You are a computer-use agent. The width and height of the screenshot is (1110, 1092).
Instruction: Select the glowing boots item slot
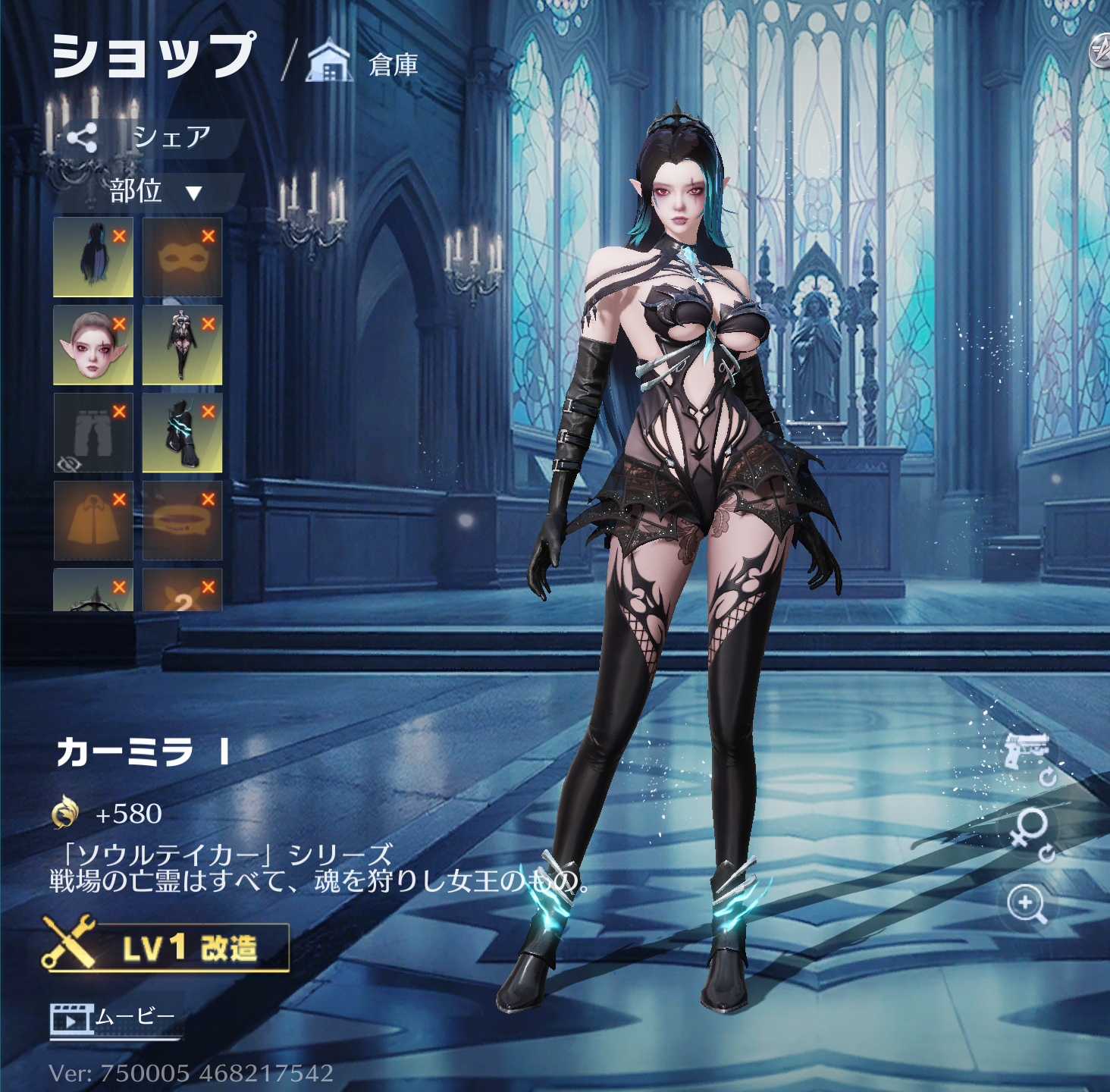pyautogui.click(x=182, y=433)
